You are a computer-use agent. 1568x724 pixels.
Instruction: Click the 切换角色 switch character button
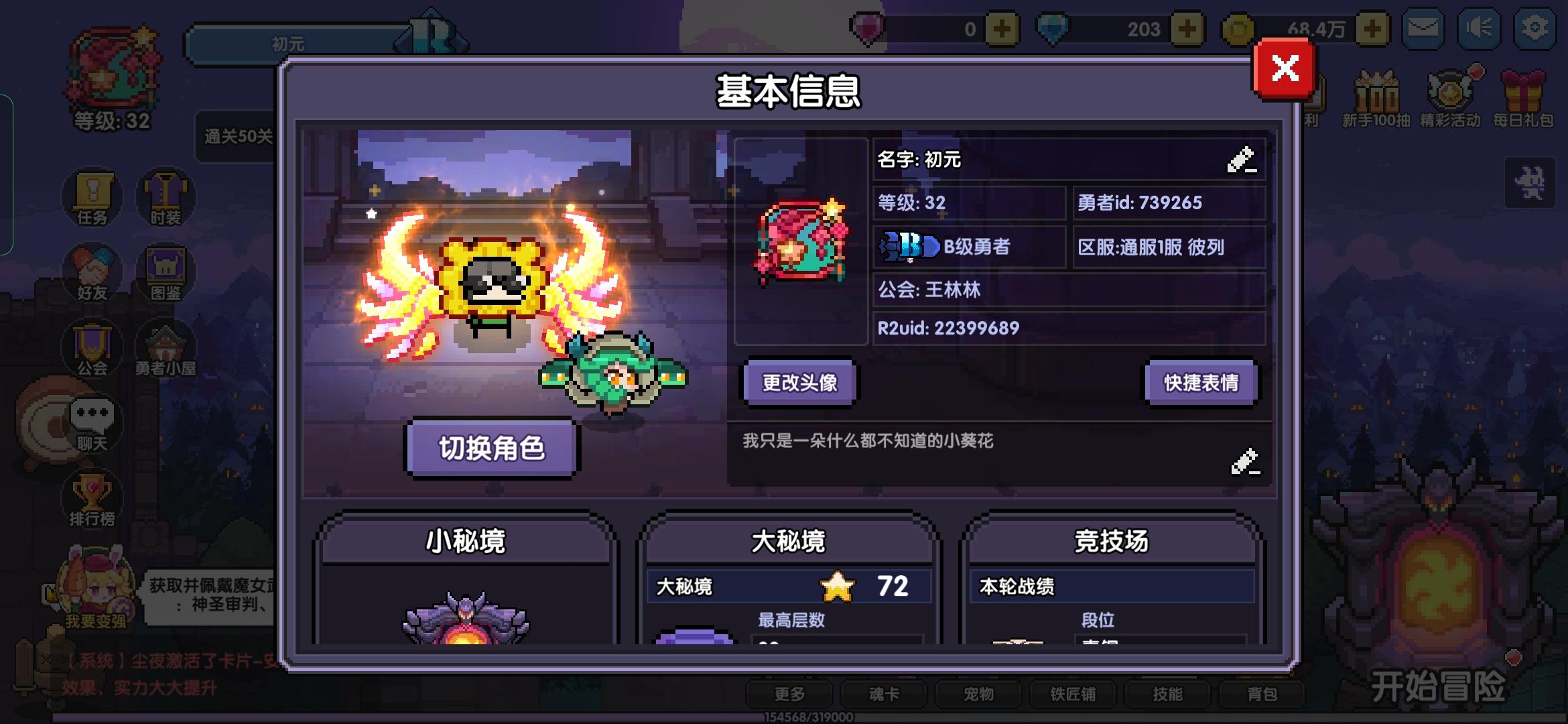(x=493, y=449)
